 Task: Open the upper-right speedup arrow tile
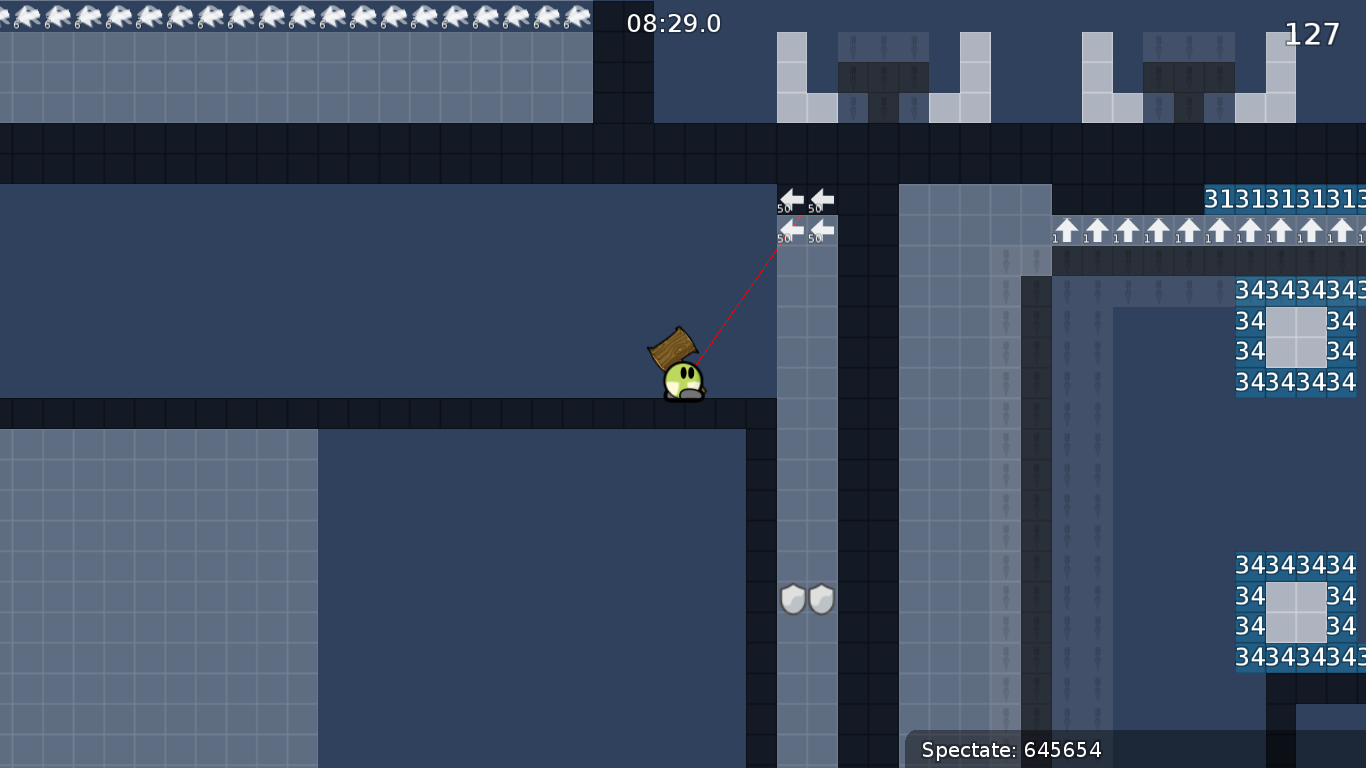(820, 199)
